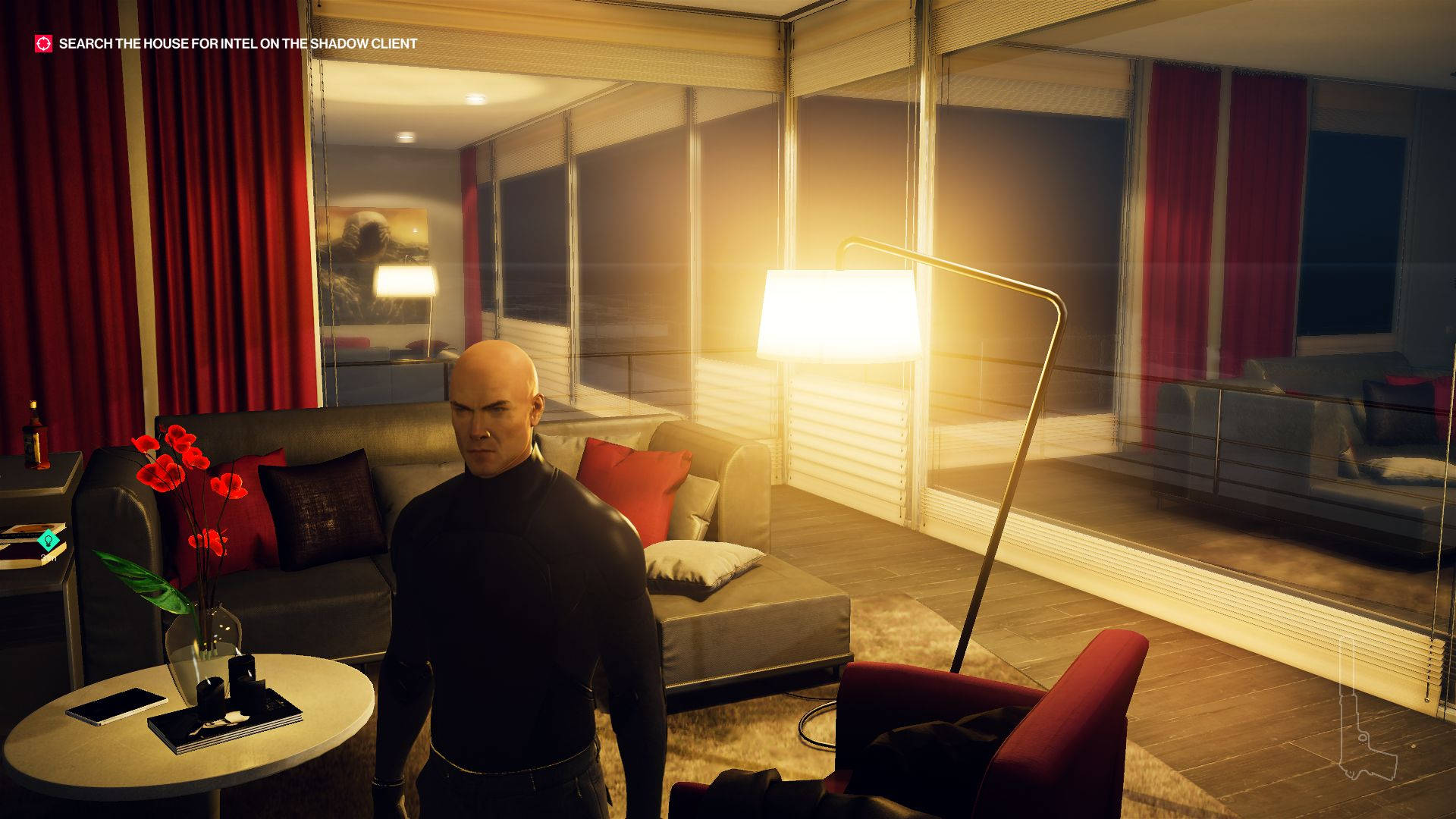The width and height of the screenshot is (1456, 819).
Task: Click the teal lightbulb intel marker
Action: click(x=49, y=541)
